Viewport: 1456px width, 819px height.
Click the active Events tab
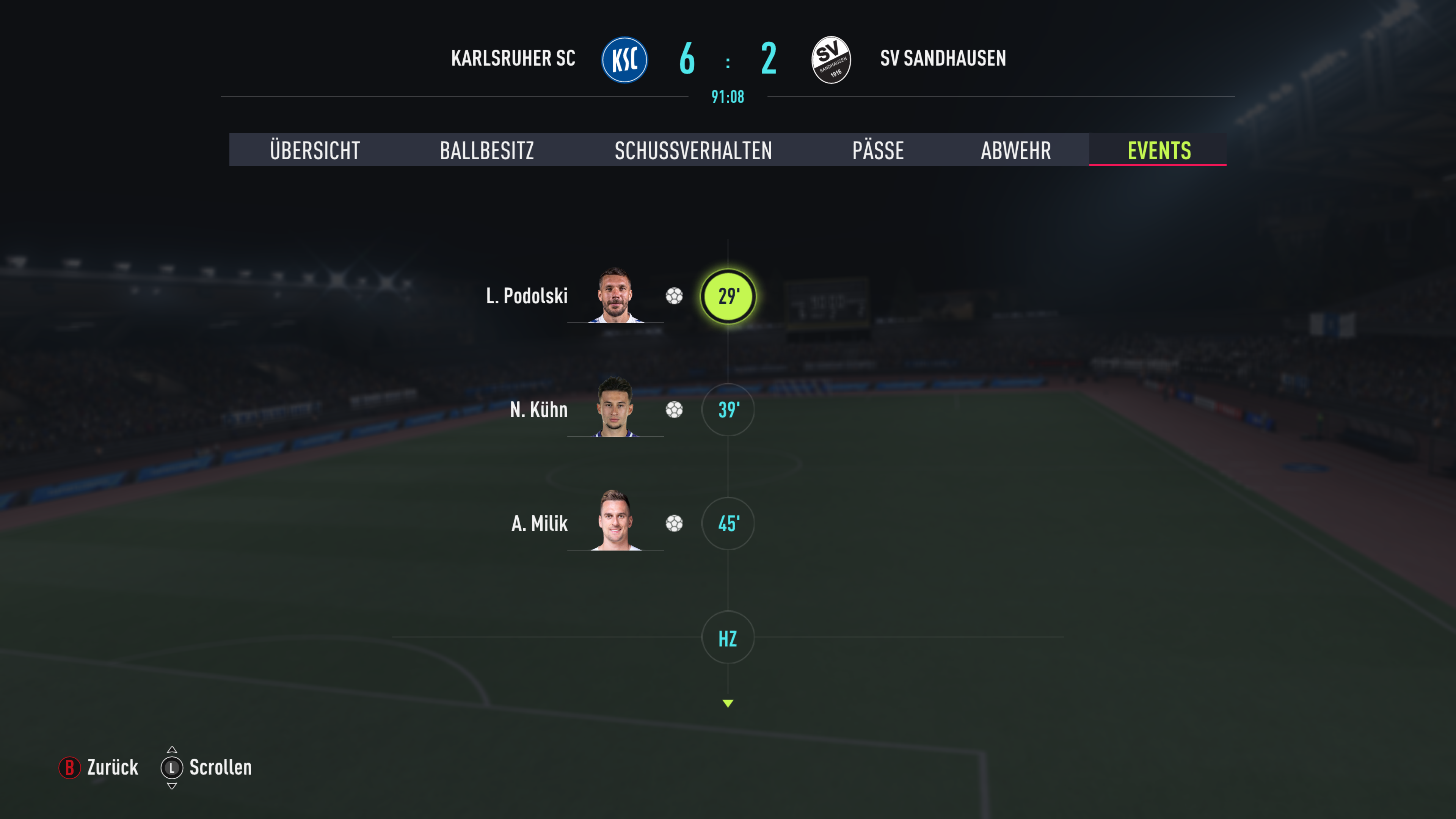point(1159,151)
